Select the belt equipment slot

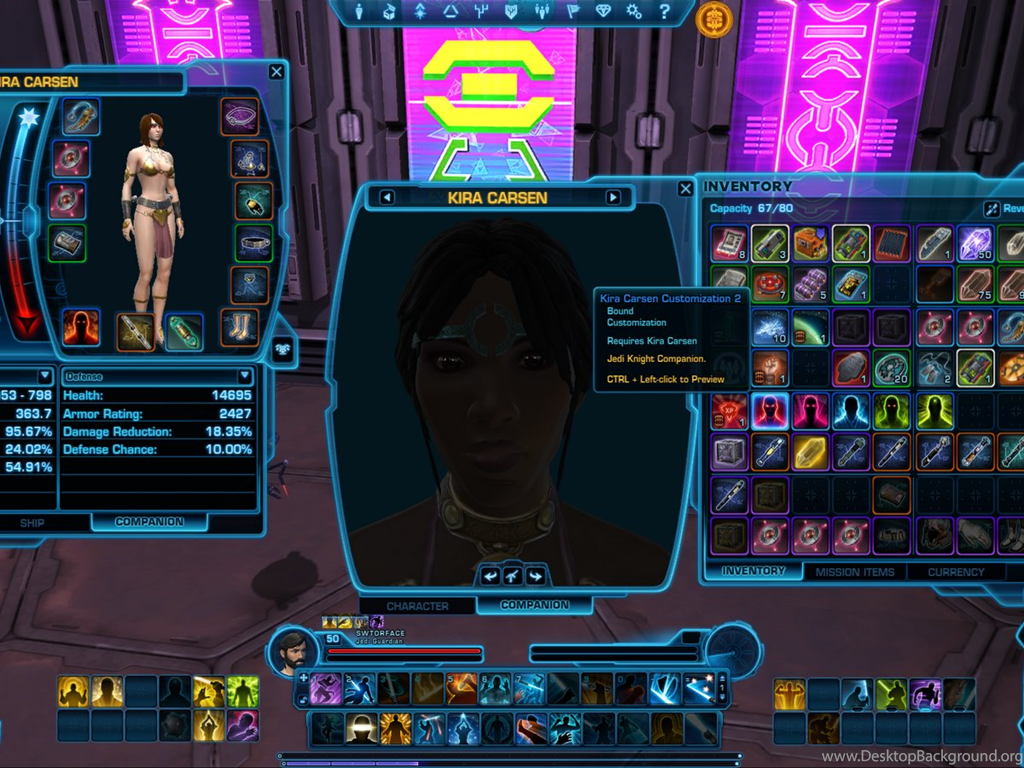(x=254, y=242)
